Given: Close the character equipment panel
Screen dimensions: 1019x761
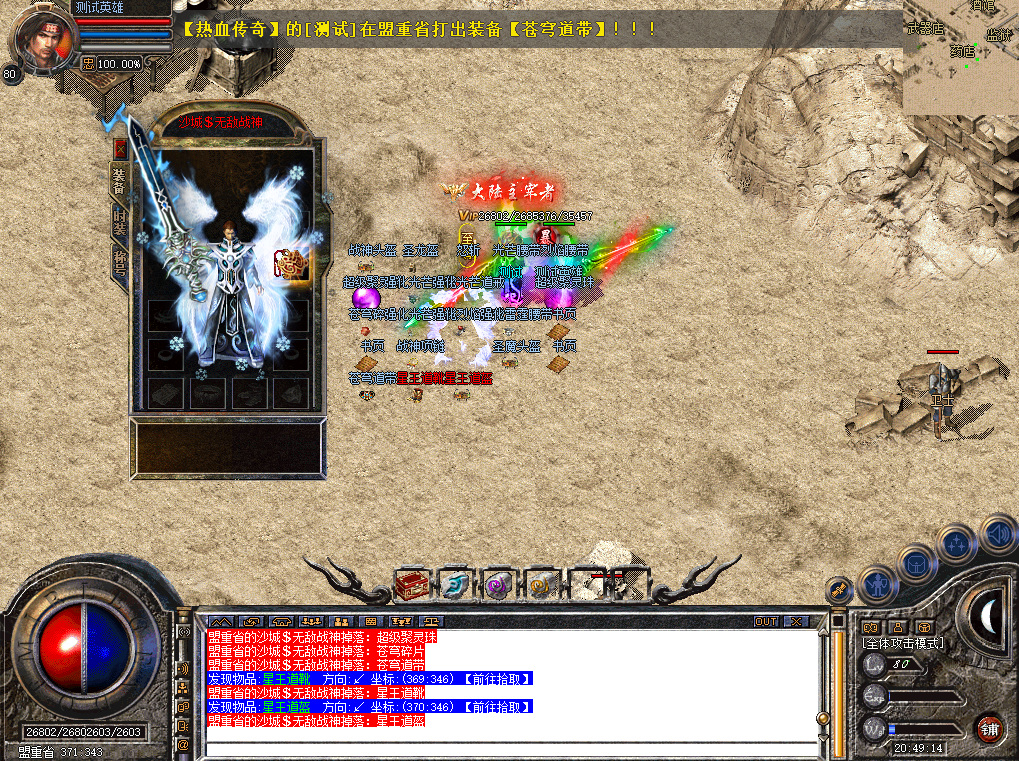Looking at the screenshot, I should point(120,149).
